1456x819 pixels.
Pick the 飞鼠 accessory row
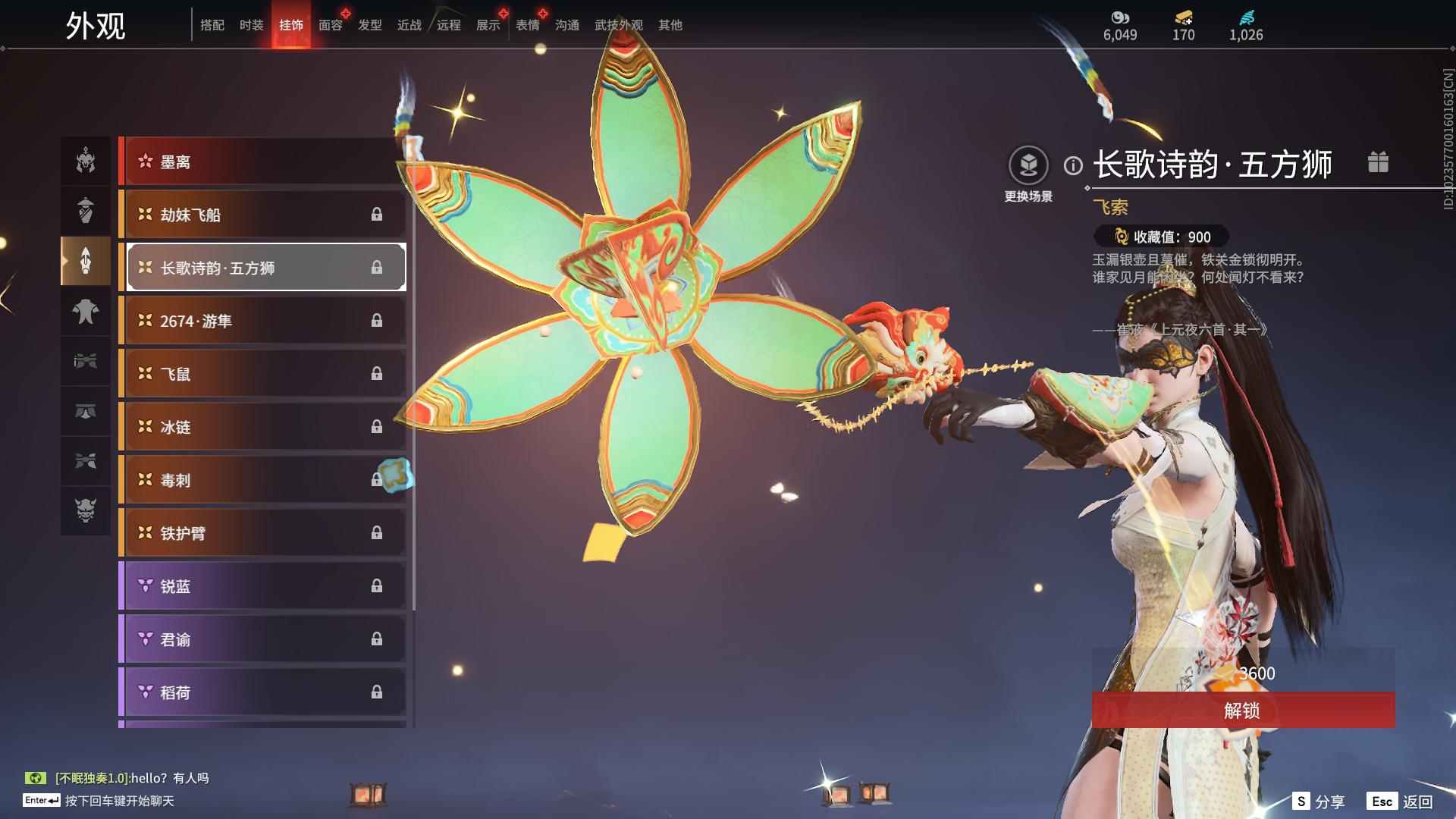(x=262, y=374)
